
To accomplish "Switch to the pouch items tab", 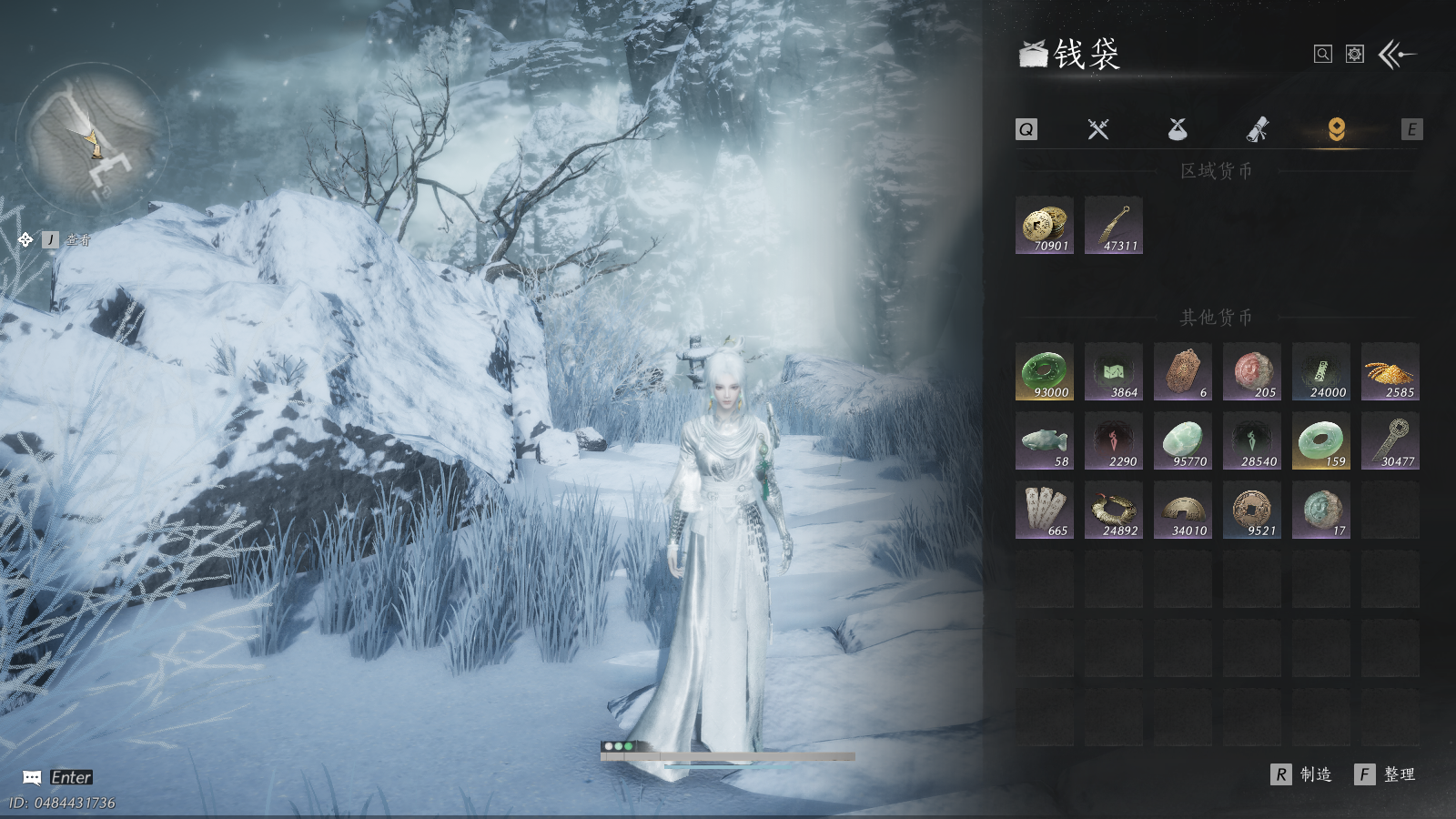I will click(1178, 129).
